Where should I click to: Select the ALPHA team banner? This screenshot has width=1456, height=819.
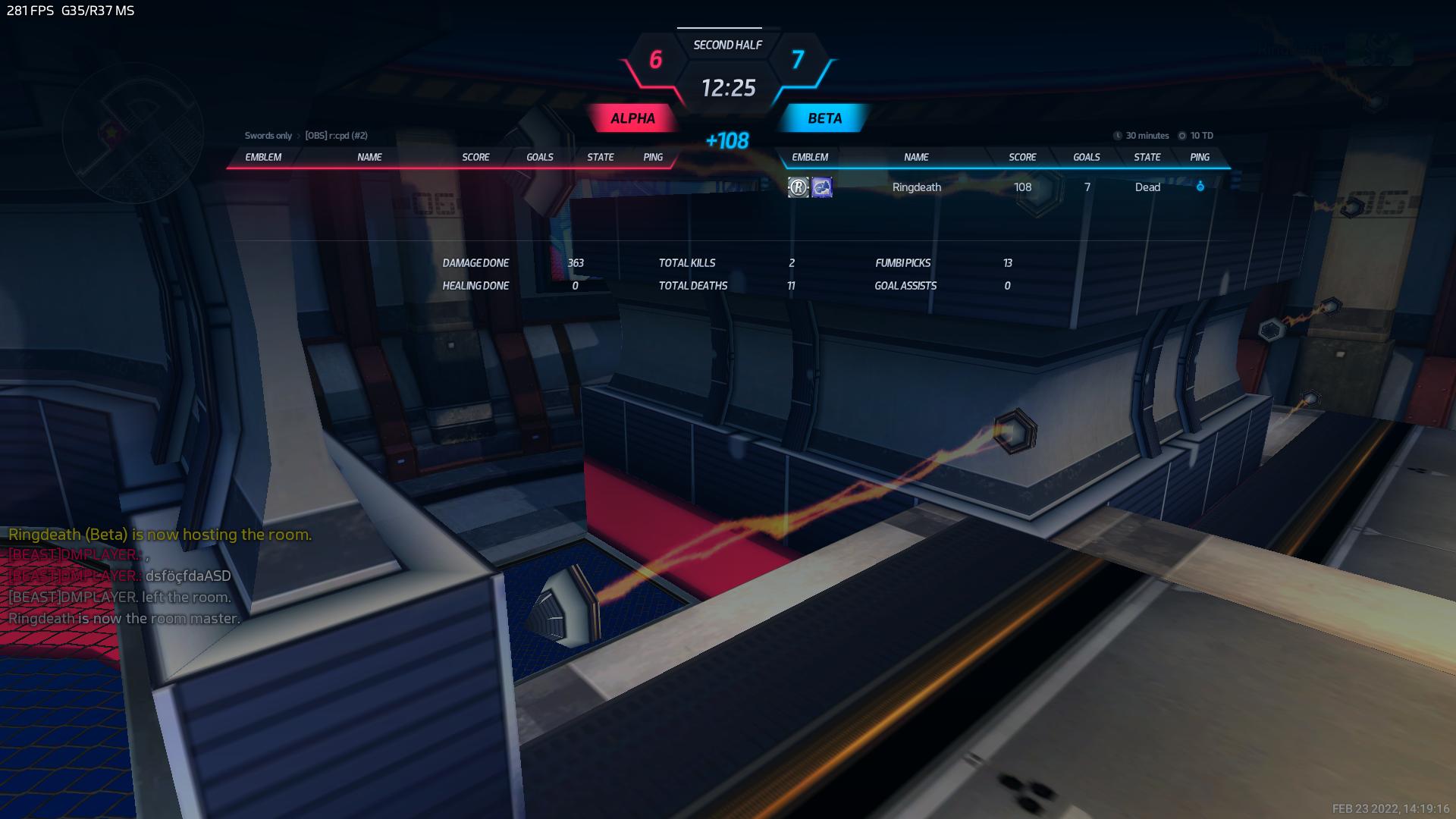pos(632,118)
